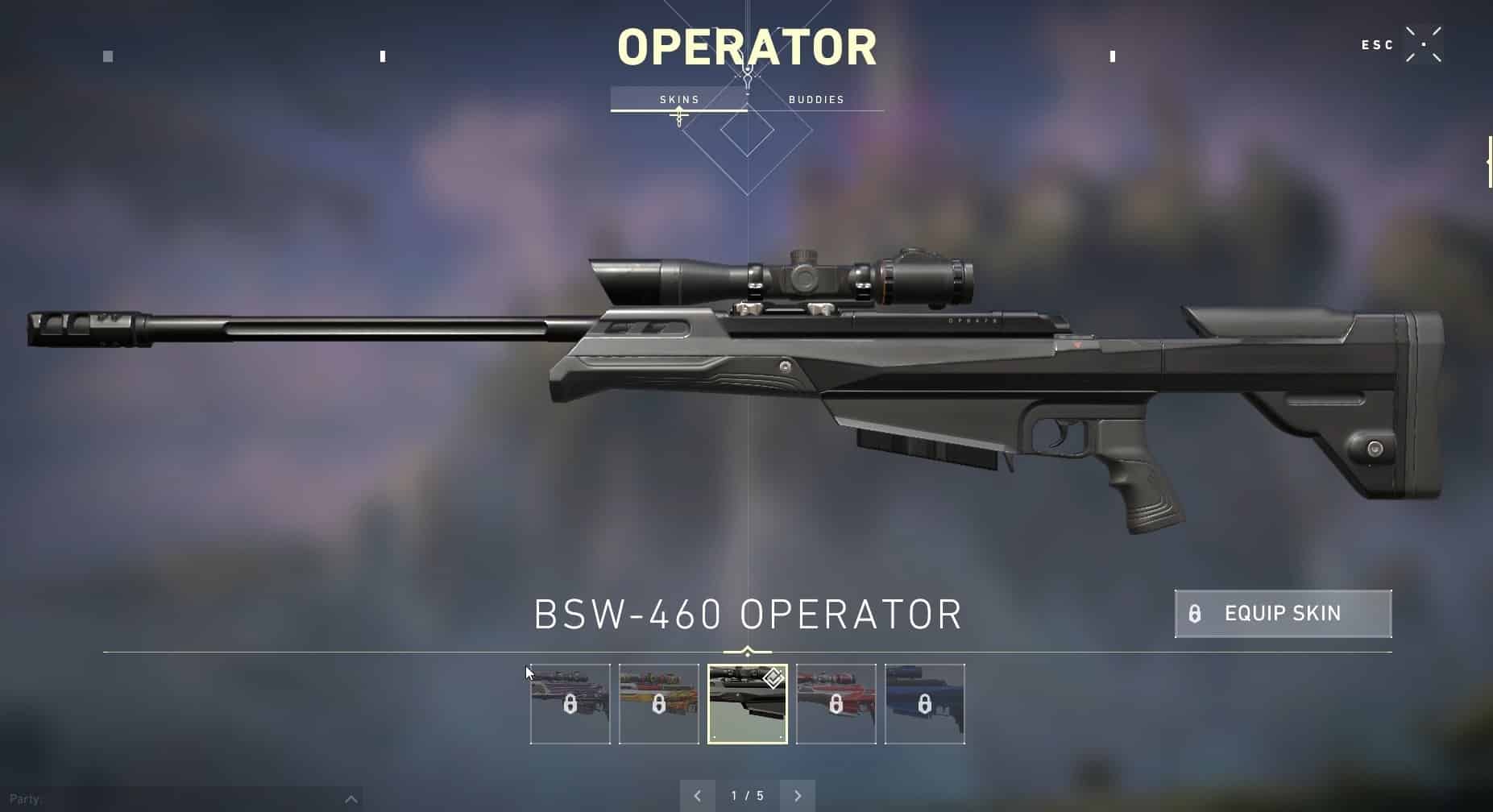Go to the next skins page with right arrow

click(x=798, y=795)
